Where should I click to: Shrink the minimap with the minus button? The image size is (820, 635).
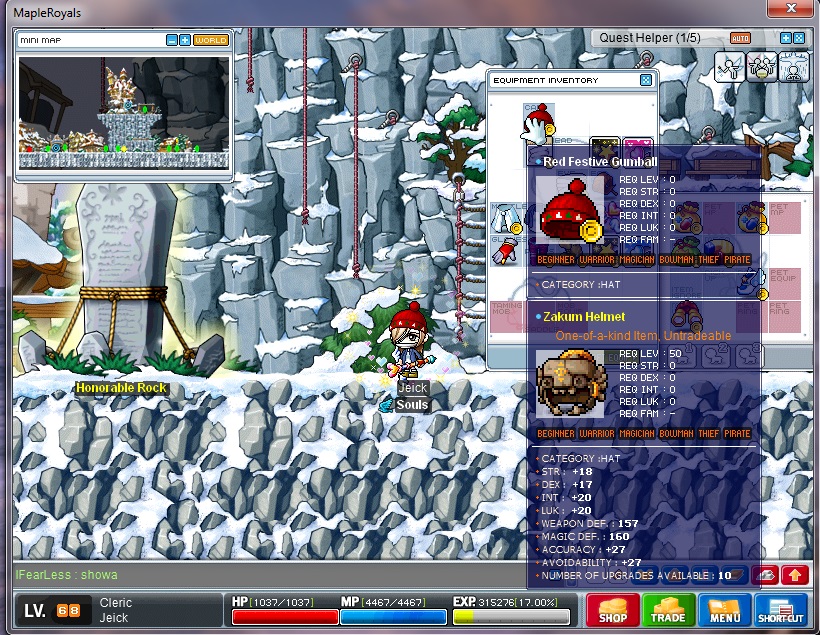(172, 40)
